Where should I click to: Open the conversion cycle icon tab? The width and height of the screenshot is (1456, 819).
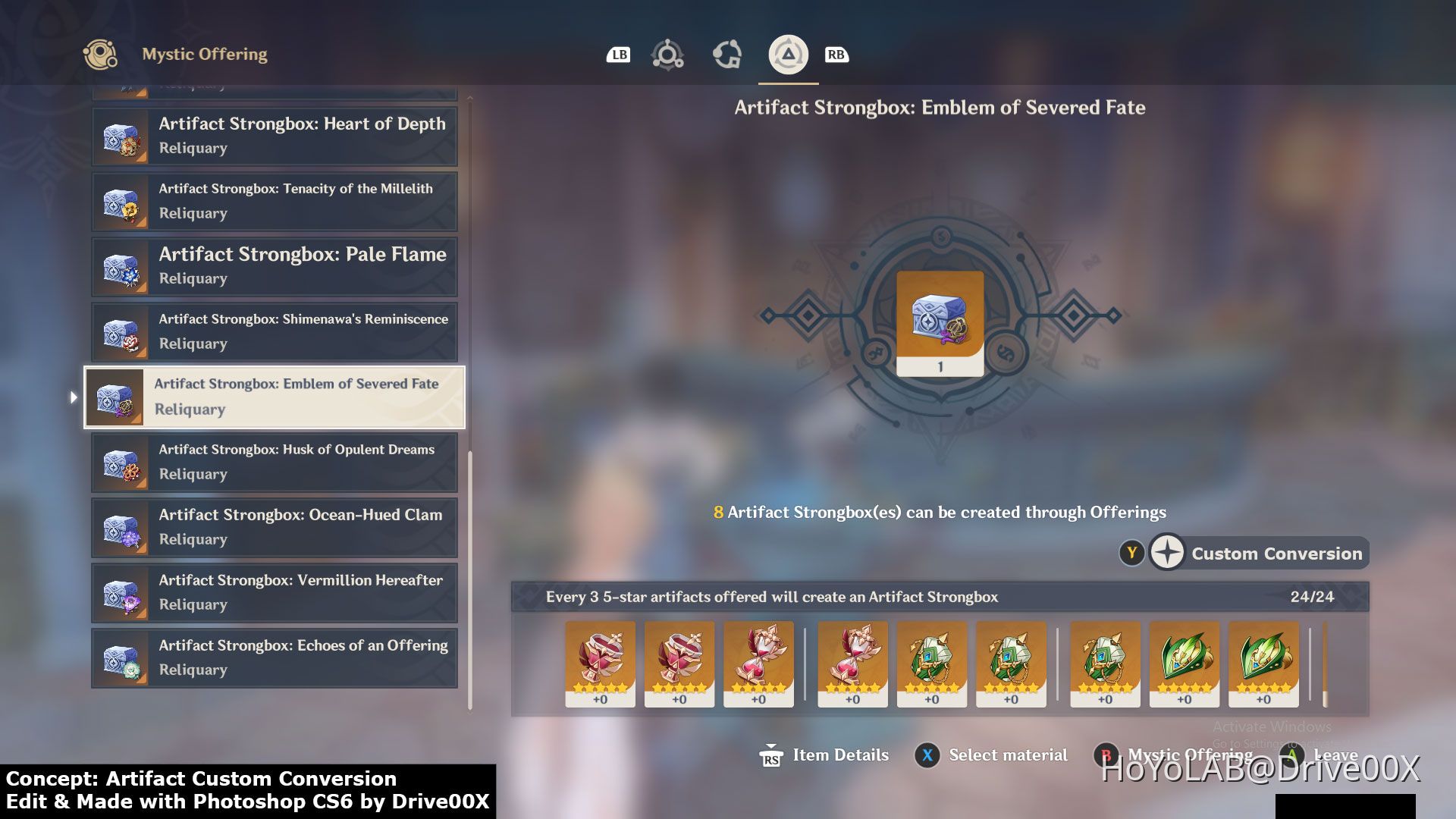(x=727, y=54)
